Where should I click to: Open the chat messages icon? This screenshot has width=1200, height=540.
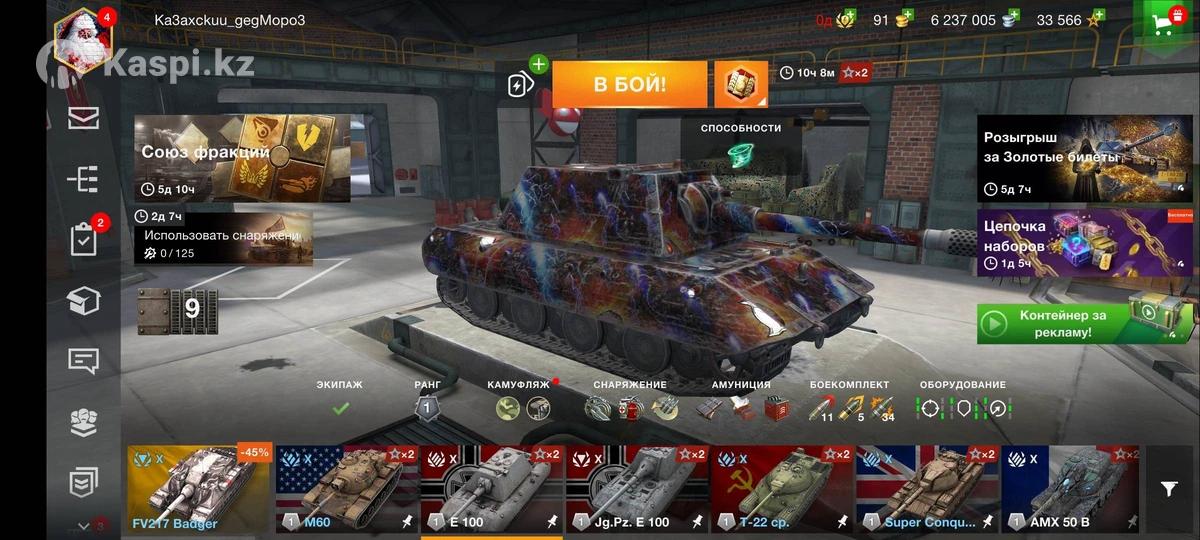[x=83, y=361]
